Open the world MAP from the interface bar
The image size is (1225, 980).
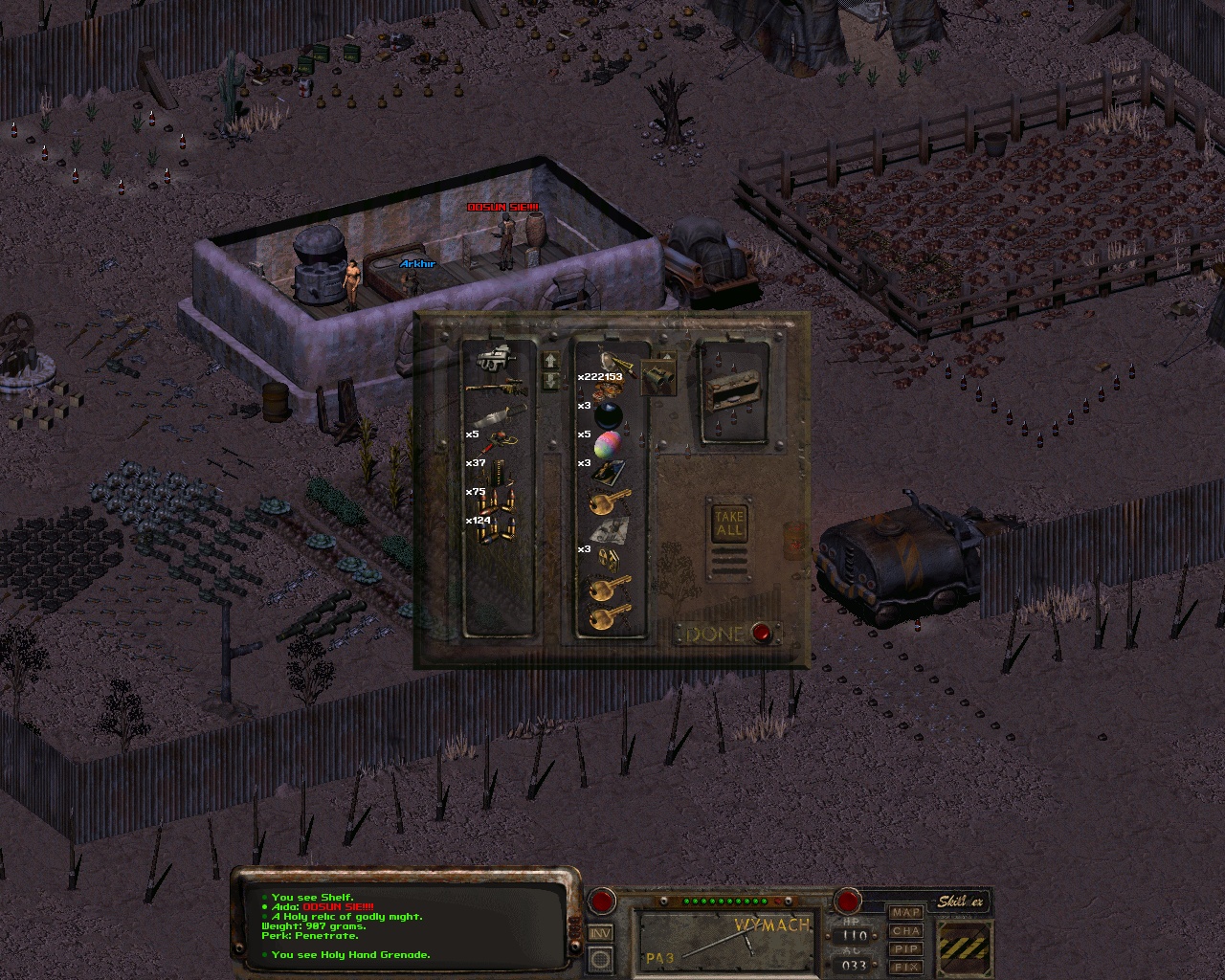click(906, 913)
